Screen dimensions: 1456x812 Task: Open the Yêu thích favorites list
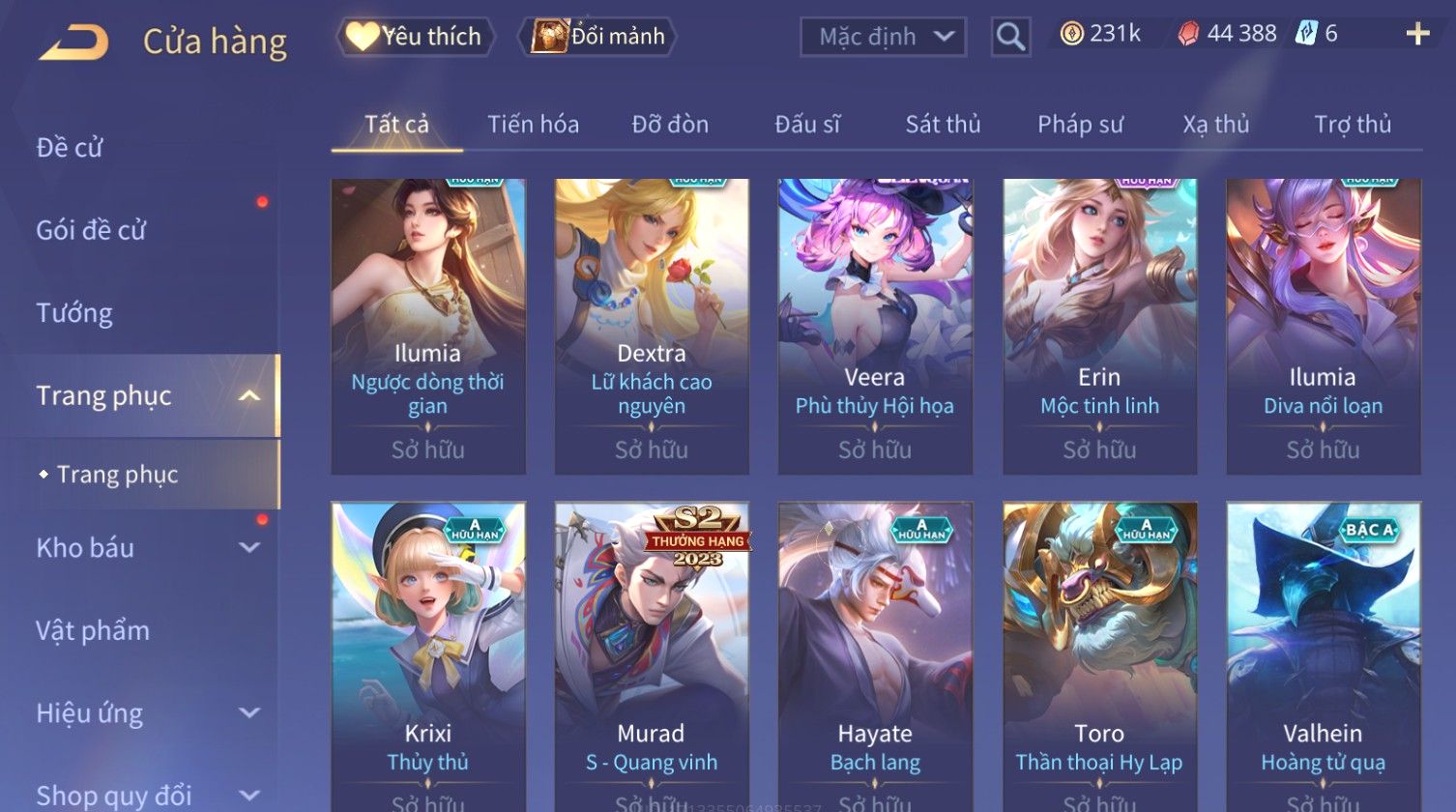click(416, 37)
